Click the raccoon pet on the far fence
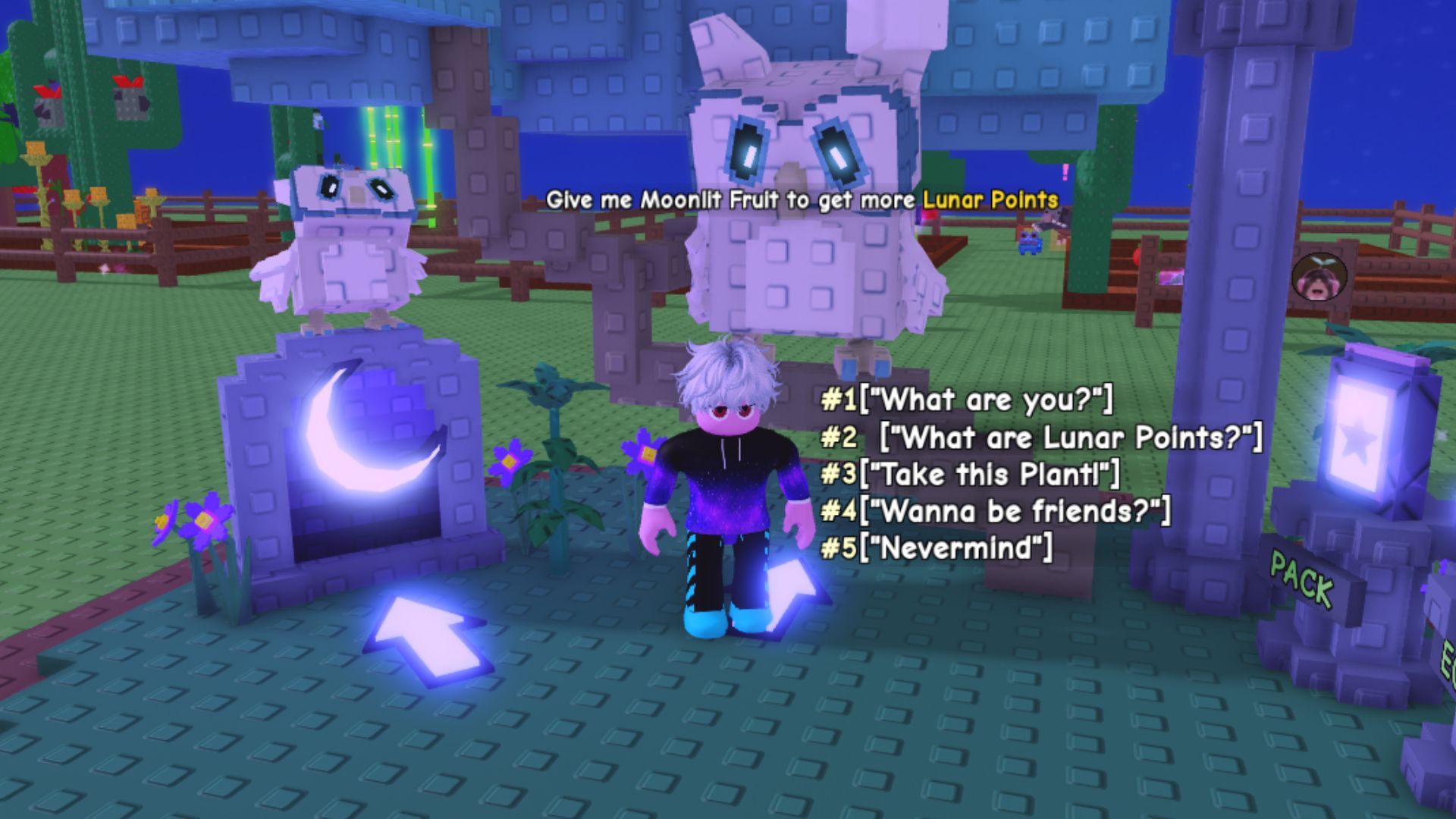Screen dimensions: 1456x819 1053,220
